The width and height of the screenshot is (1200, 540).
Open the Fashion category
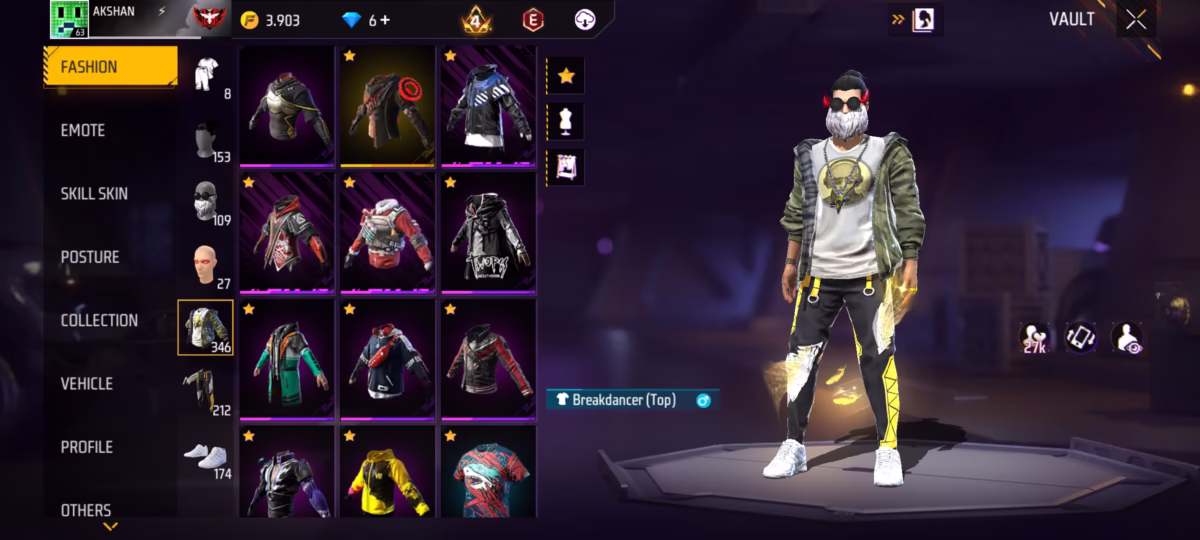109,67
